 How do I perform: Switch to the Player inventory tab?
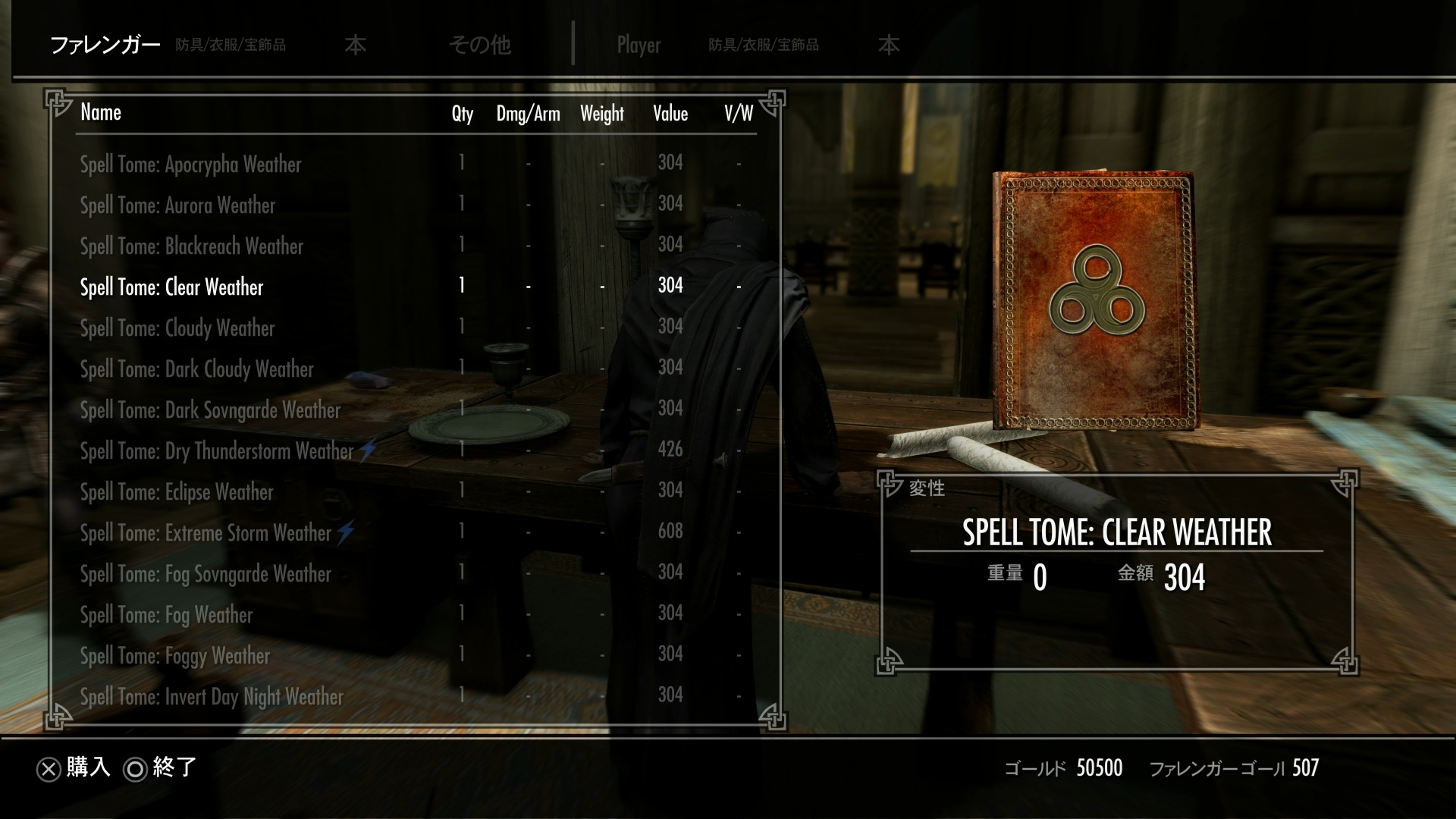(x=639, y=45)
